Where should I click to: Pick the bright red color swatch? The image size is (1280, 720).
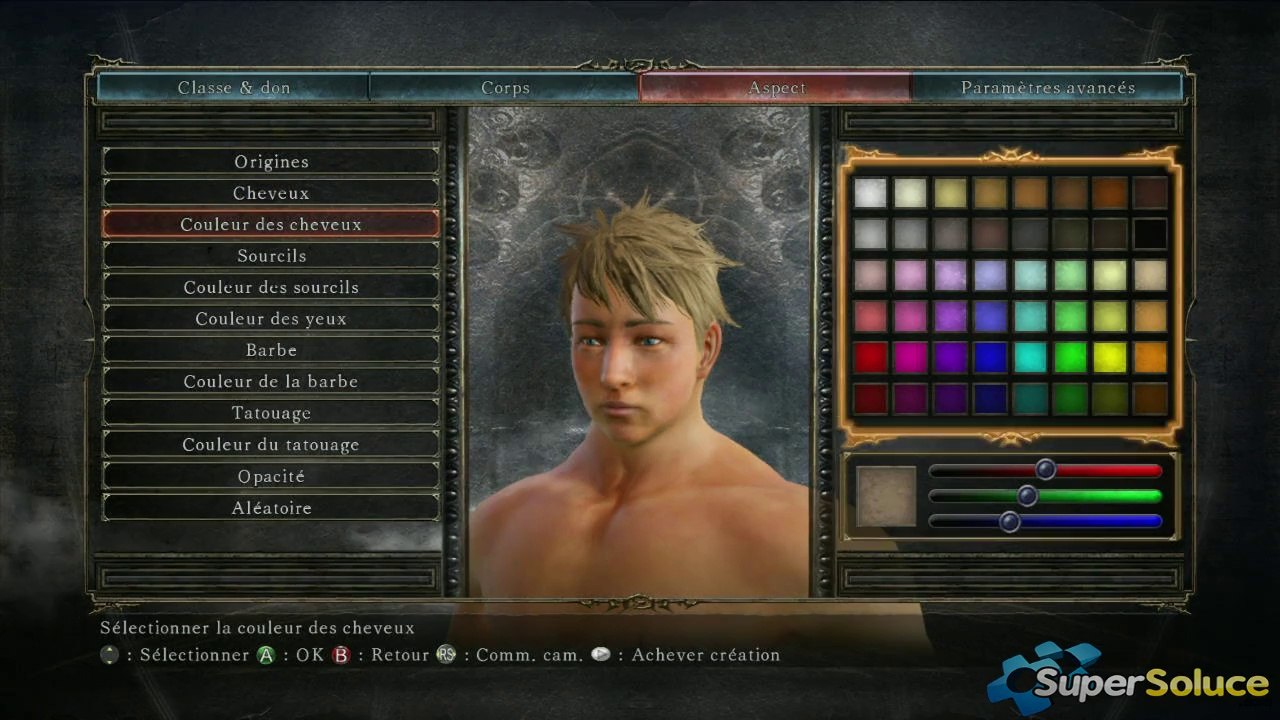(x=870, y=357)
